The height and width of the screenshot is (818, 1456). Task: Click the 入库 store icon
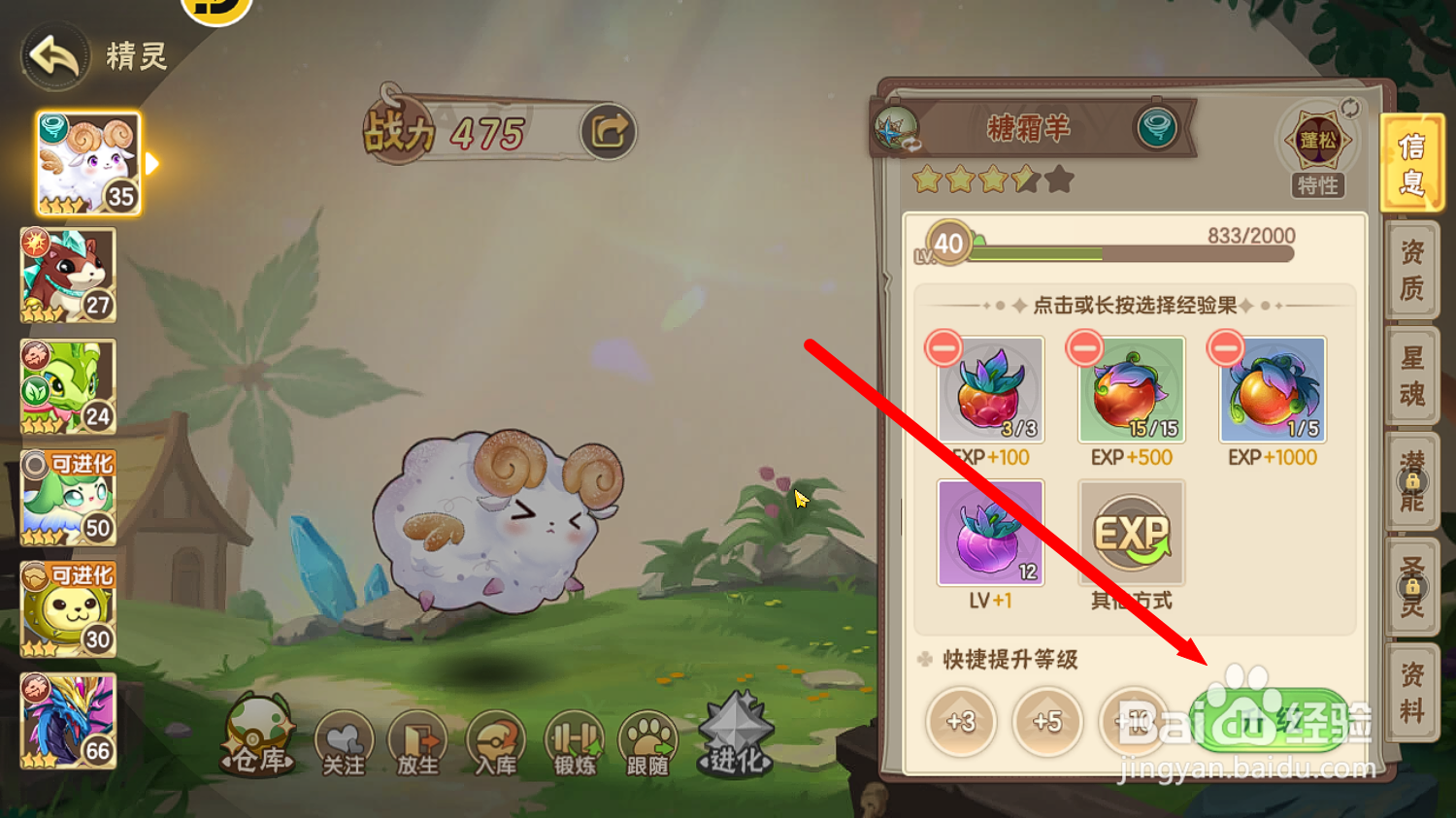pos(496,740)
